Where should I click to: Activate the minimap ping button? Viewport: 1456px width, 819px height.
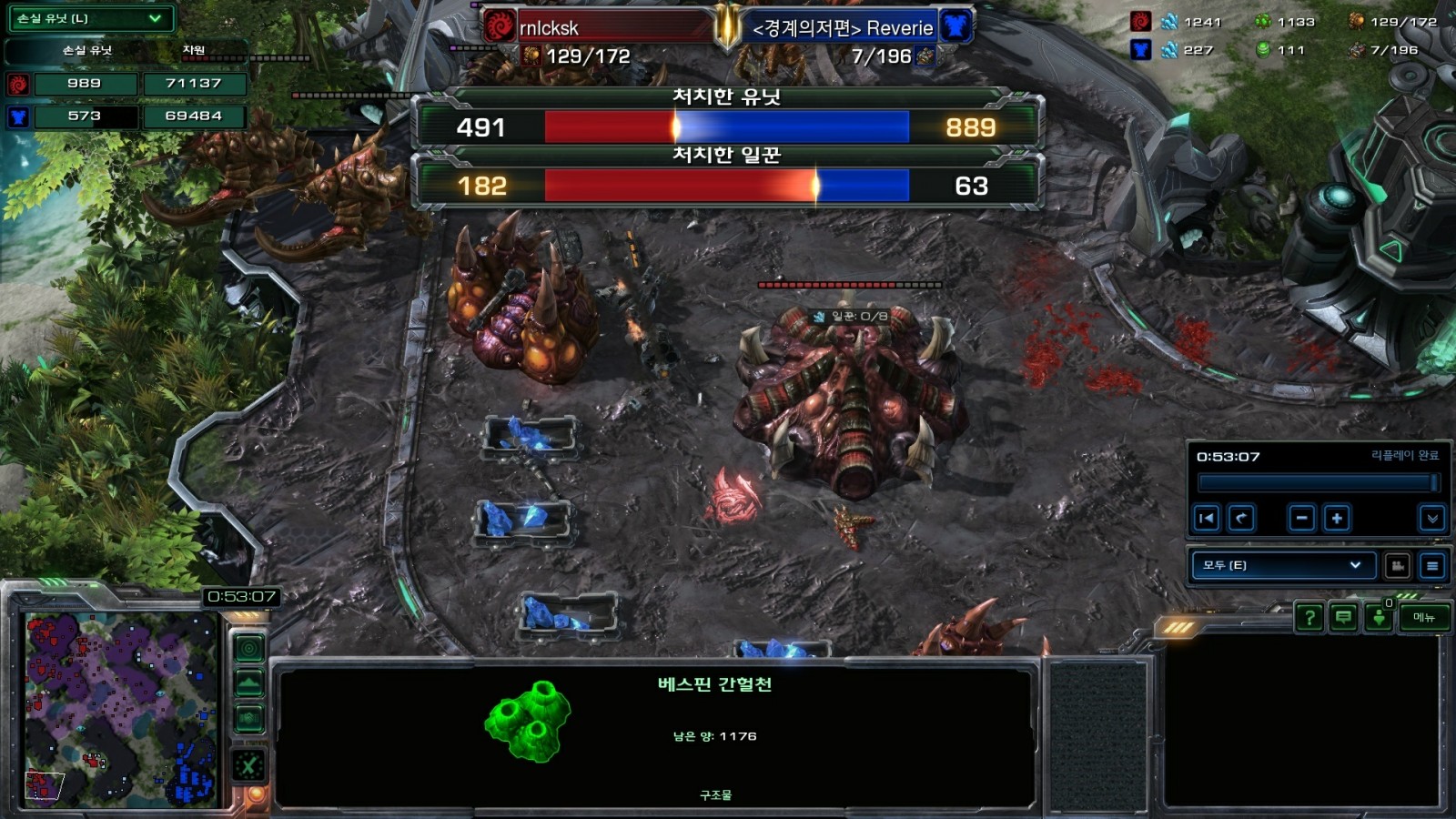[249, 648]
